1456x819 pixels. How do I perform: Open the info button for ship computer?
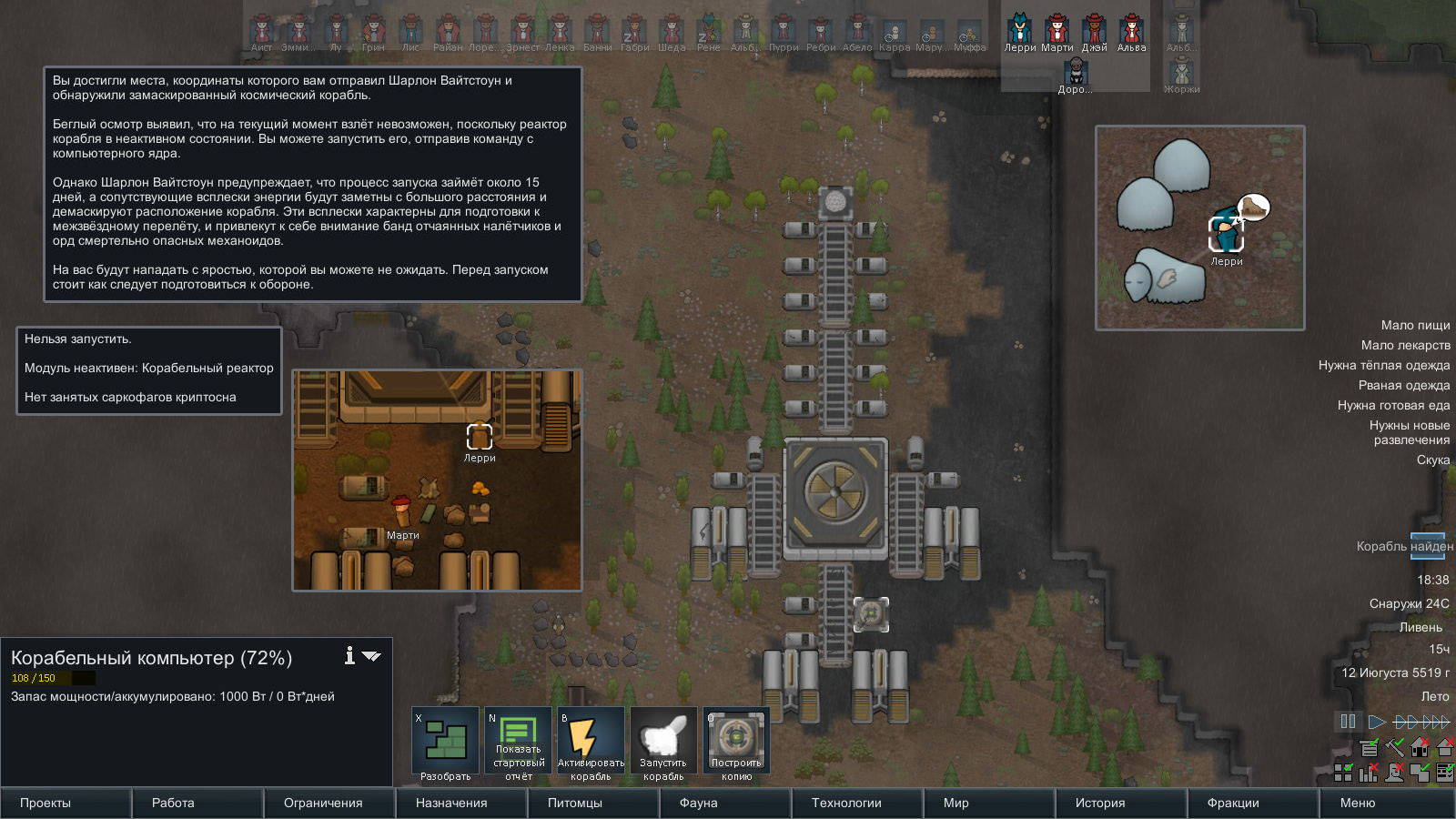pos(349,655)
